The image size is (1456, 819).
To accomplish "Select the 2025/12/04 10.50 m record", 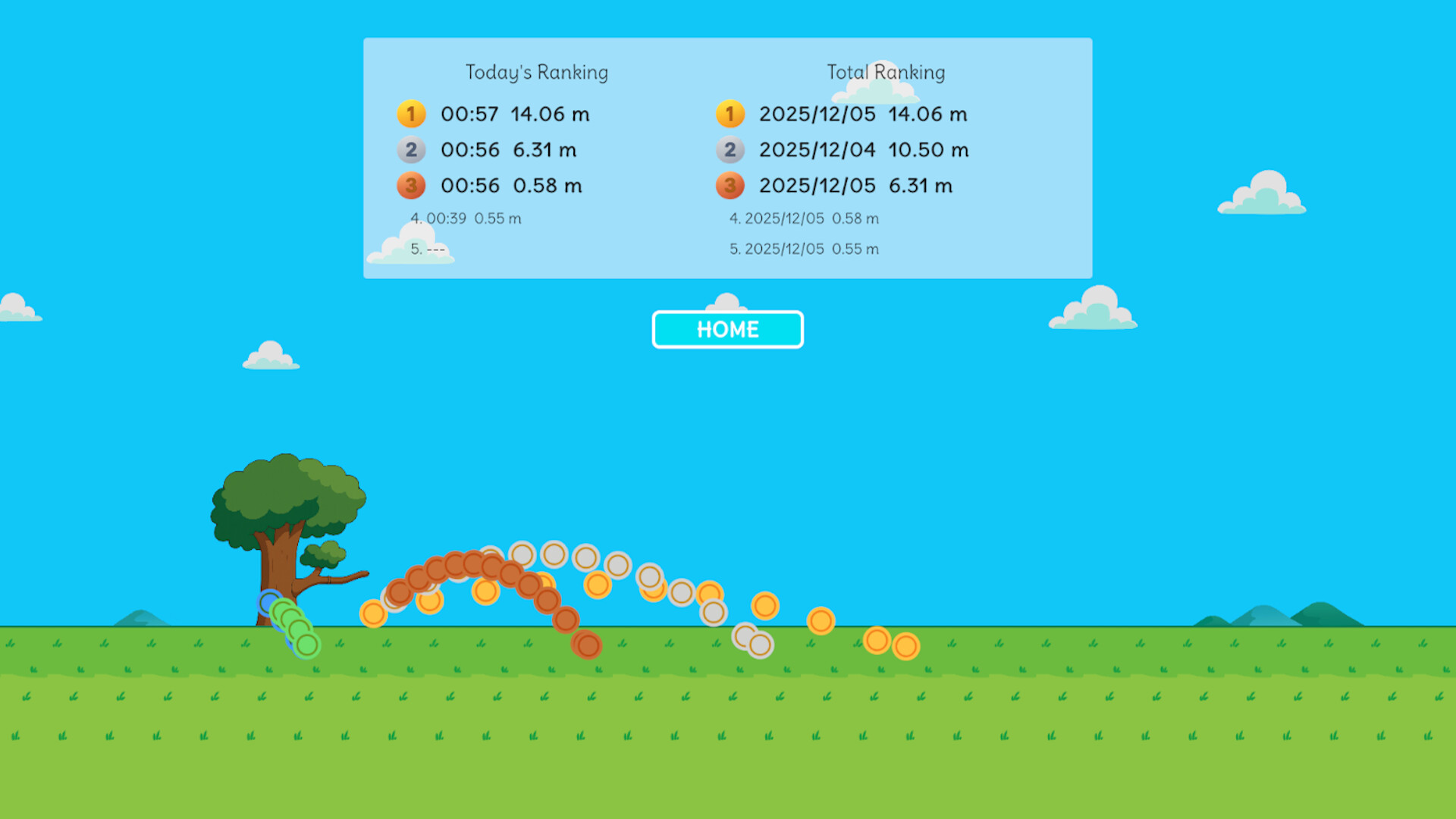I will pos(864,150).
